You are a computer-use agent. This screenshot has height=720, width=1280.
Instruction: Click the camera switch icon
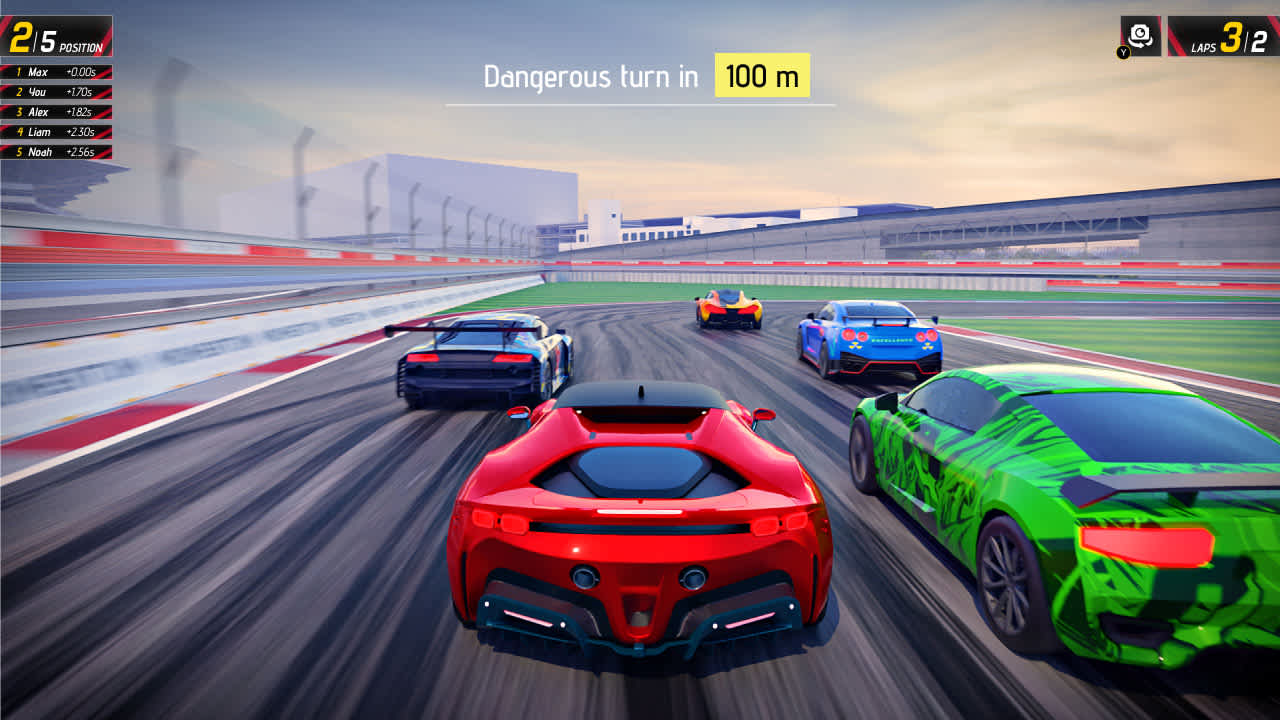point(1141,34)
